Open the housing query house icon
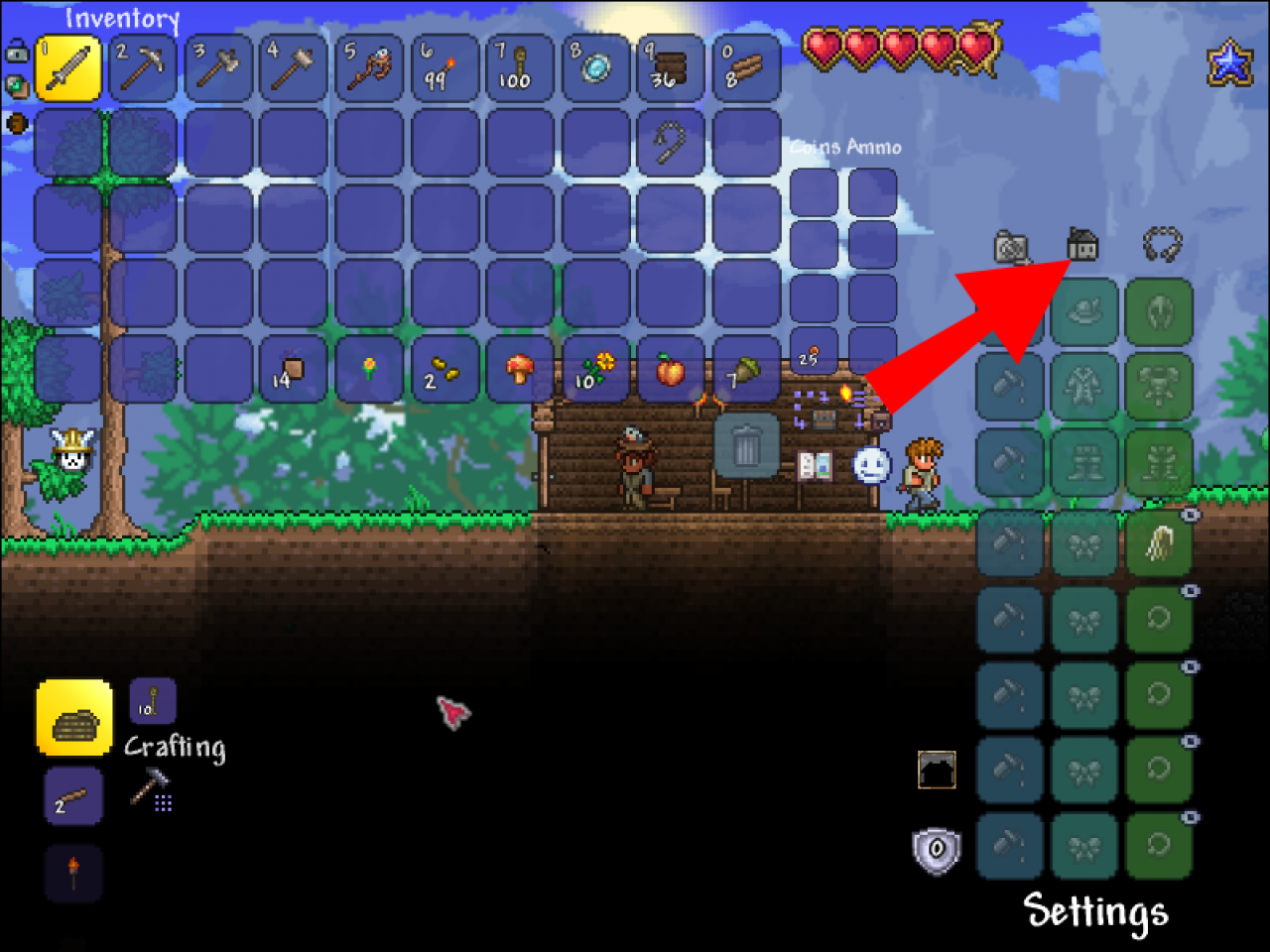Image resolution: width=1270 pixels, height=952 pixels. coord(1083,246)
